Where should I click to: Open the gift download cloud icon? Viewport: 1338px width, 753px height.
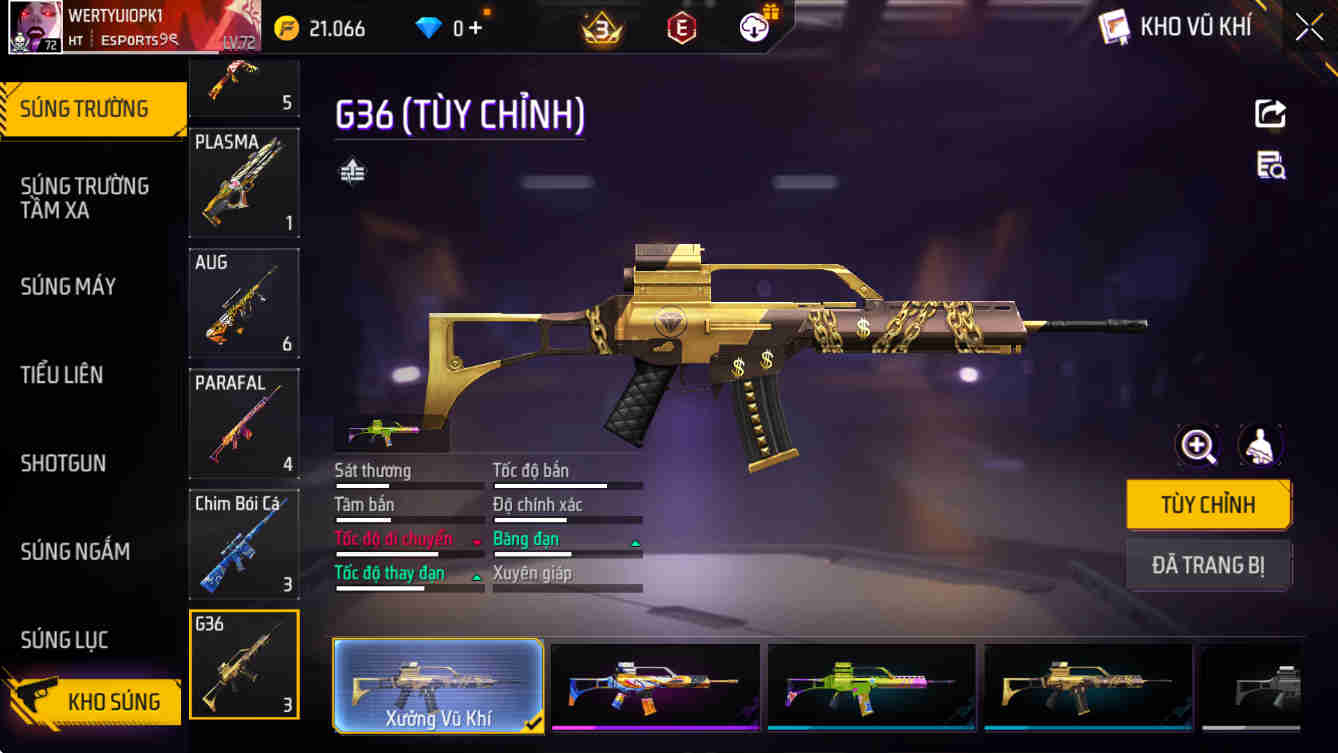753,27
